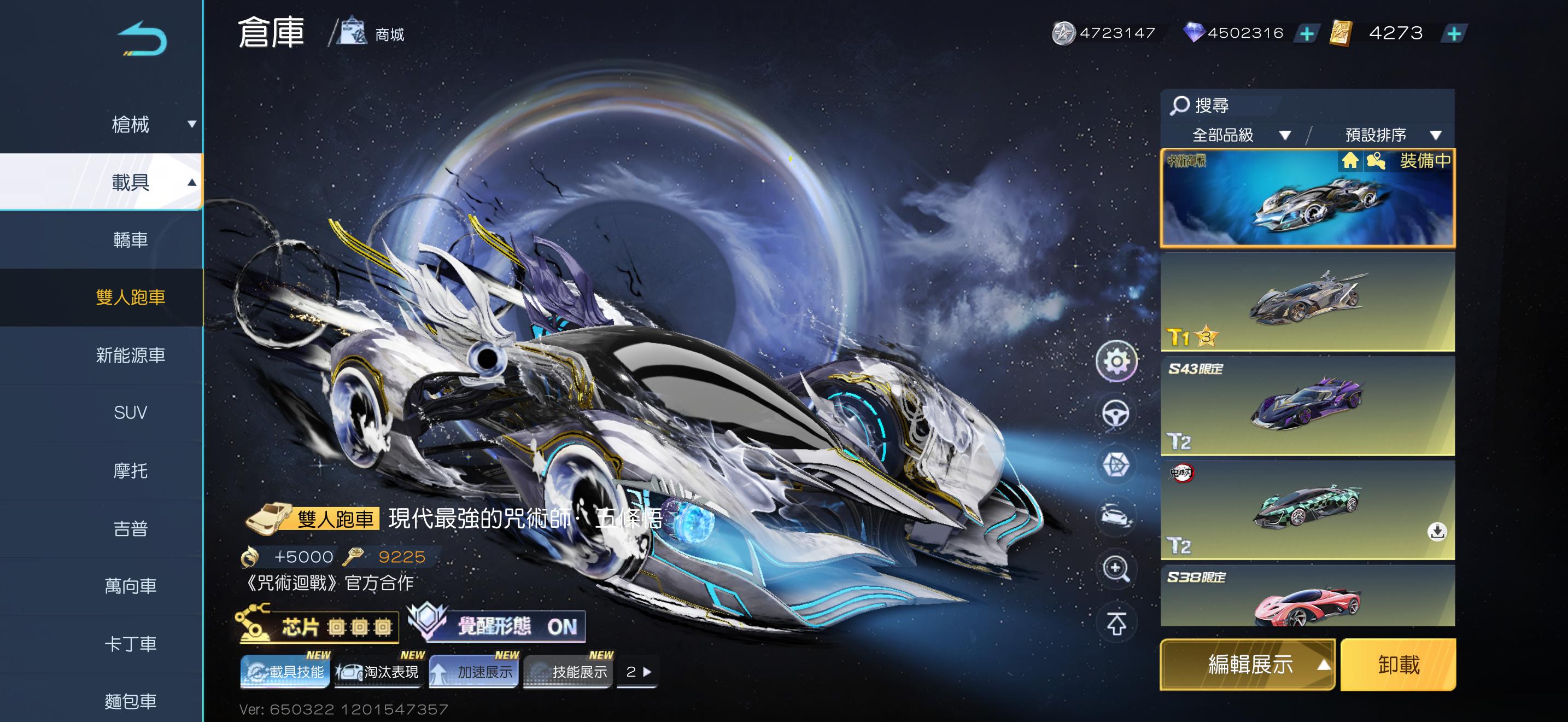Select the S43限定 purple car skin
This screenshot has height=722, width=1568.
point(1307,406)
